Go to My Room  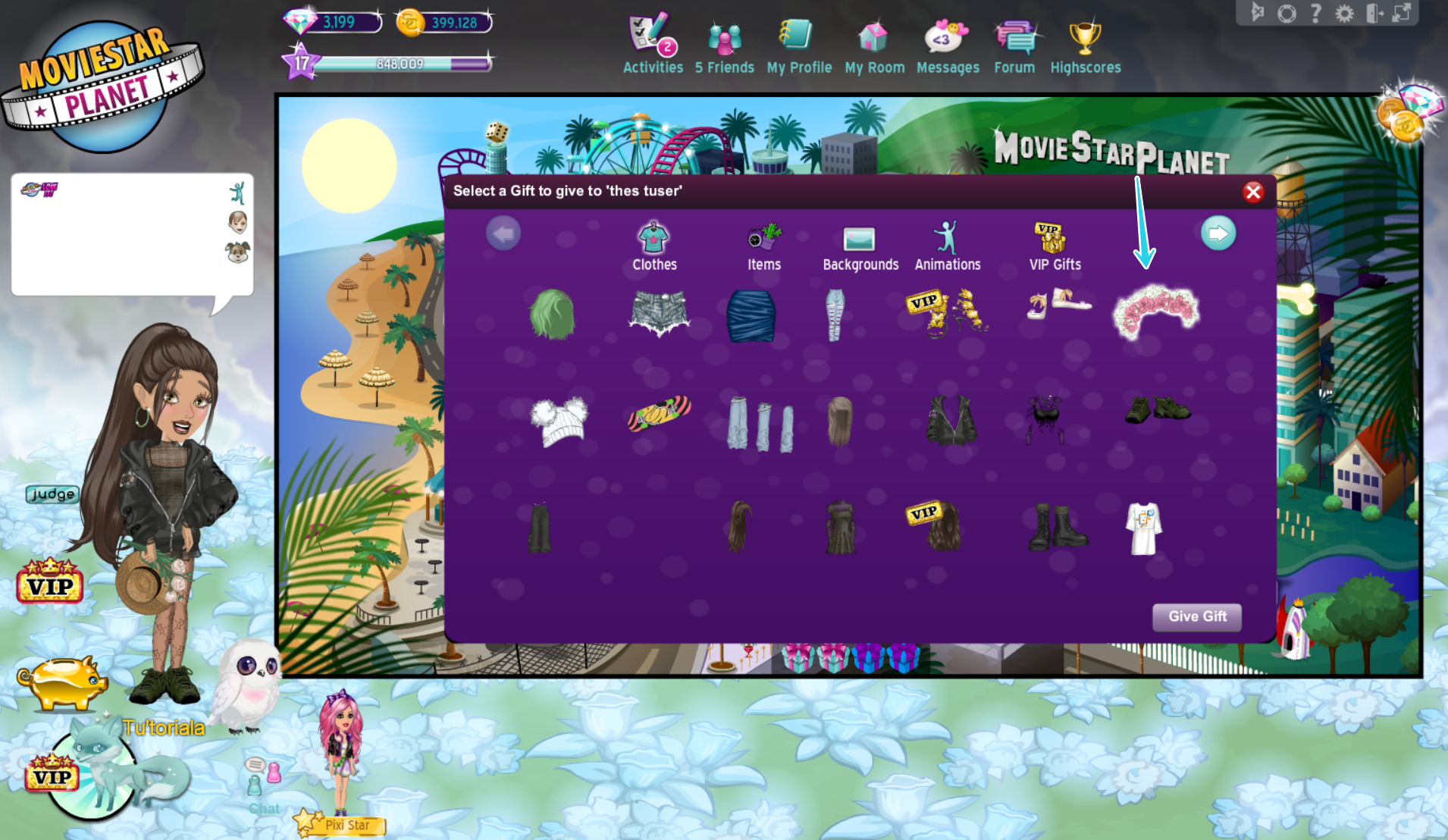(x=873, y=42)
